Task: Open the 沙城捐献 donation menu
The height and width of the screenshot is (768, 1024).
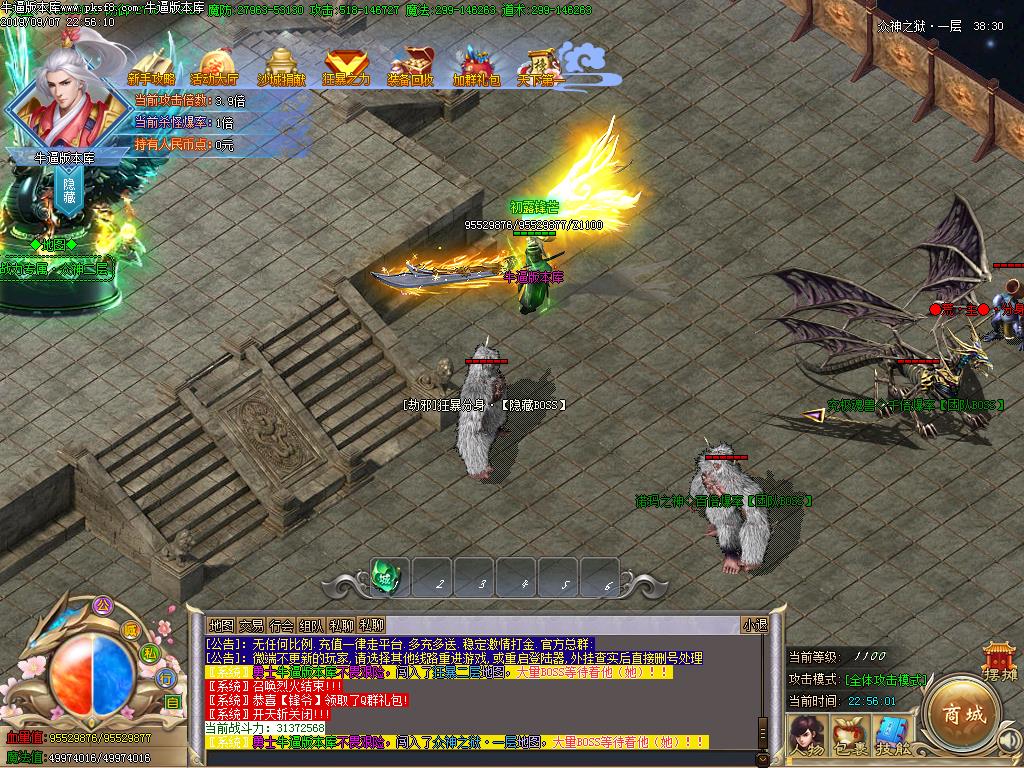Action: [281, 66]
